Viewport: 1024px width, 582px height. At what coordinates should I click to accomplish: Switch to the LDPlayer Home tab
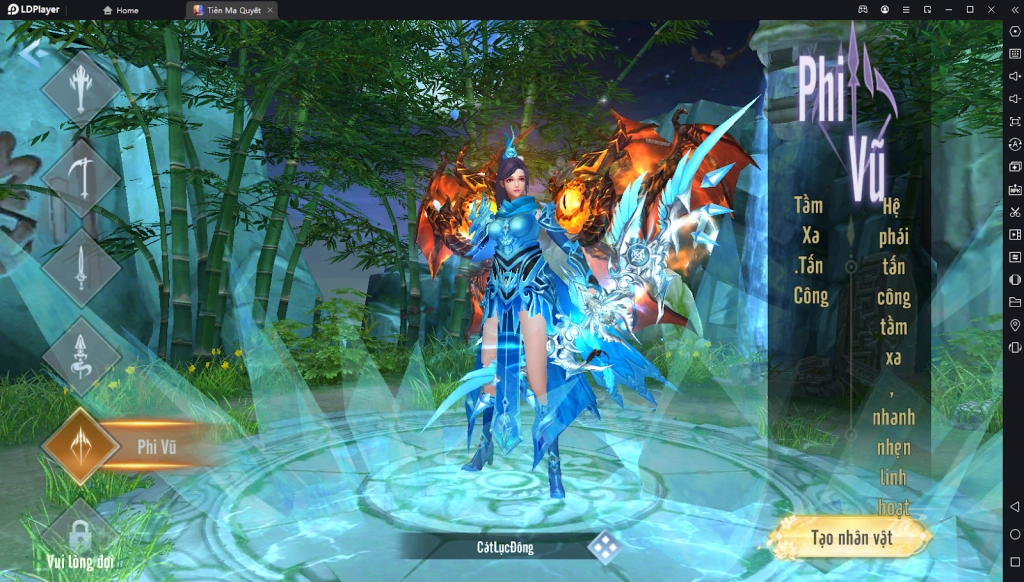click(120, 10)
